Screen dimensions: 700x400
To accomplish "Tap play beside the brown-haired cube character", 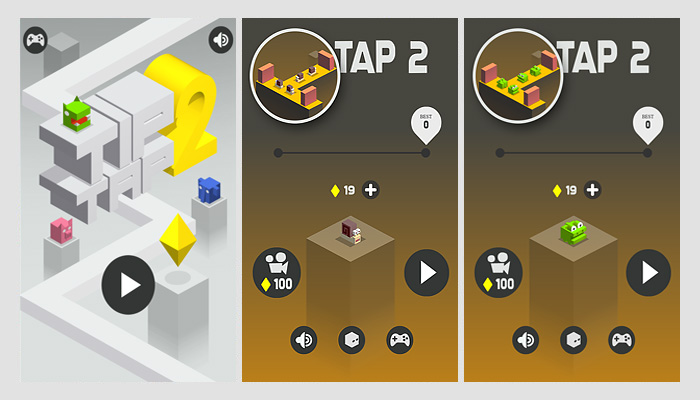I will pyautogui.click(x=427, y=271).
